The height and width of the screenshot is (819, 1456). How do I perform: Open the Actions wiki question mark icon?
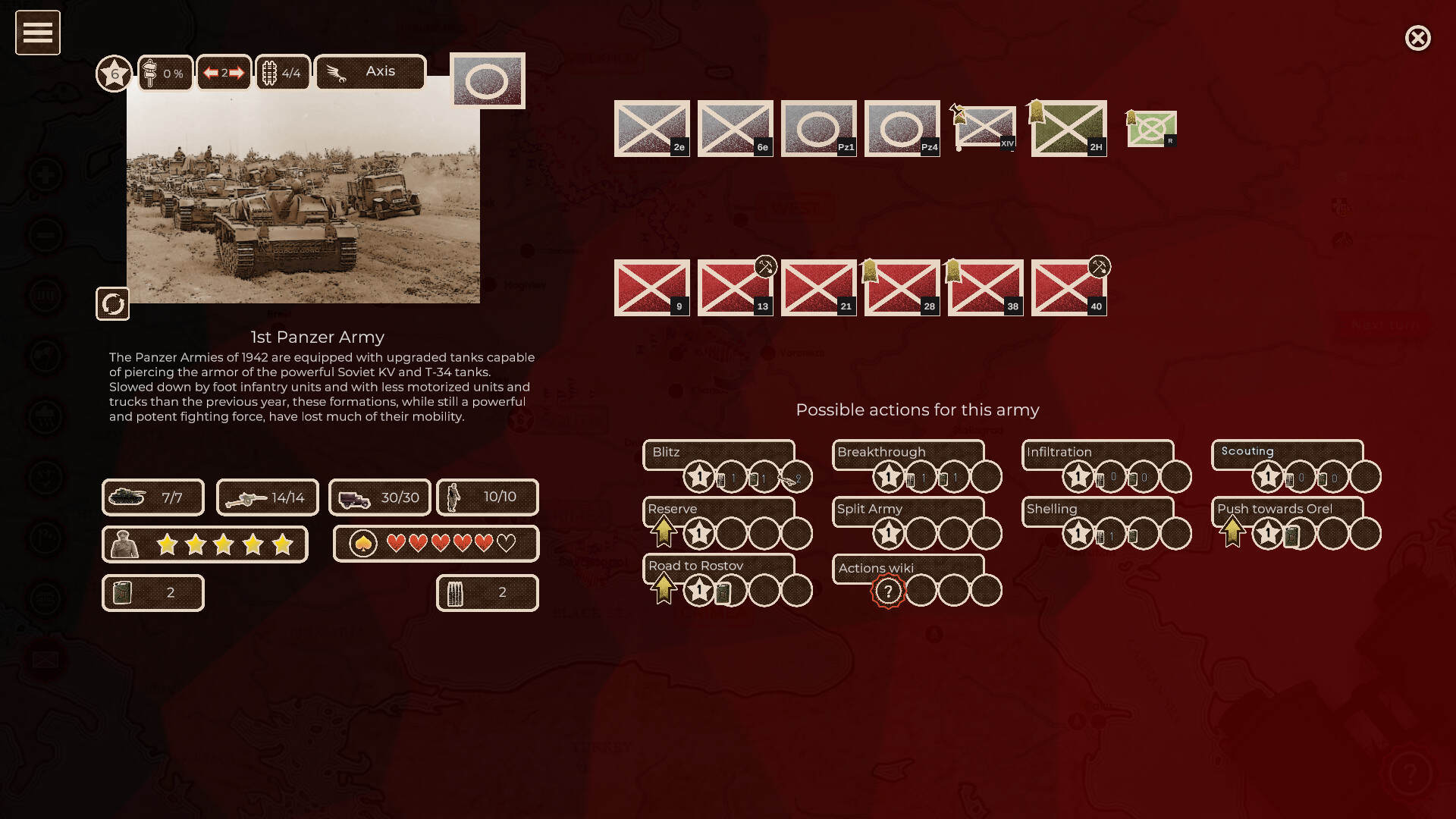(887, 590)
